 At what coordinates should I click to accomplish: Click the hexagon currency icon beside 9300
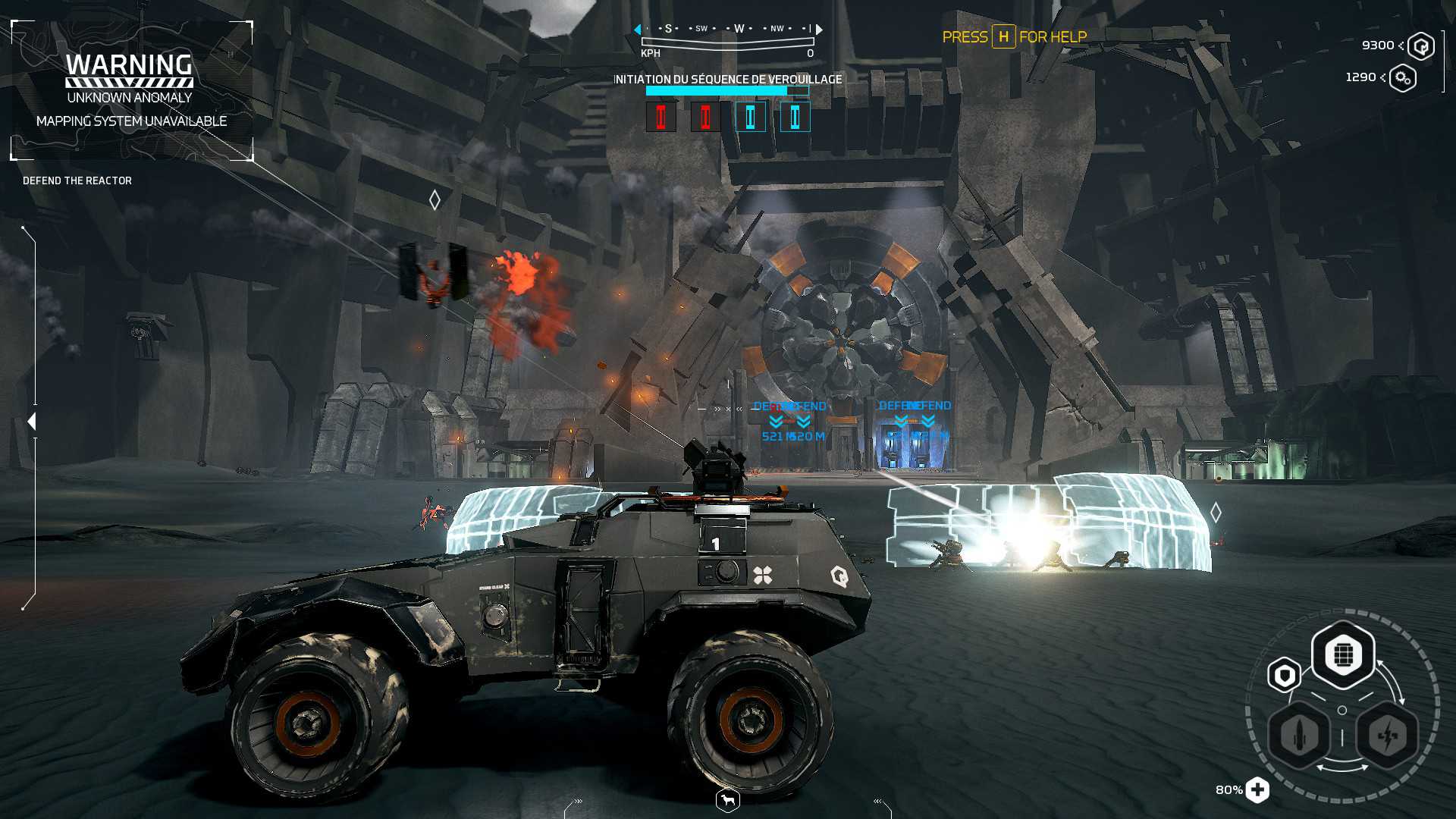[x=1421, y=46]
